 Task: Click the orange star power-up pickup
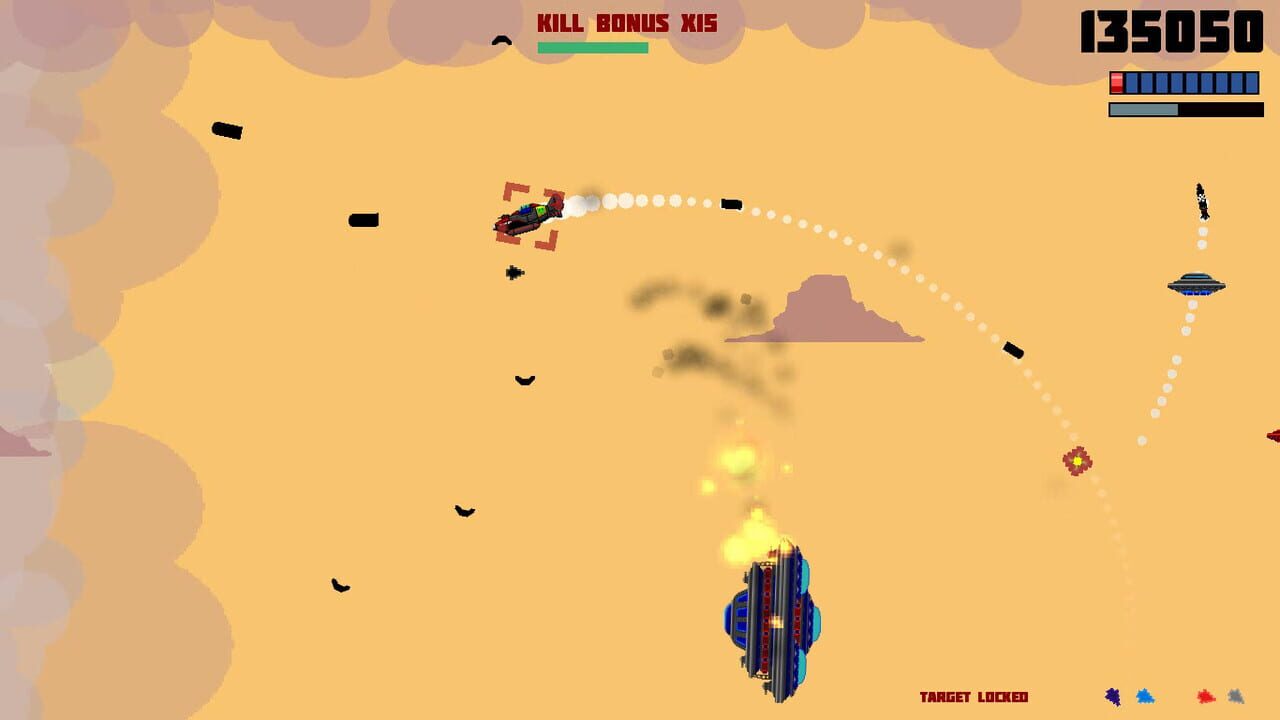(1077, 458)
